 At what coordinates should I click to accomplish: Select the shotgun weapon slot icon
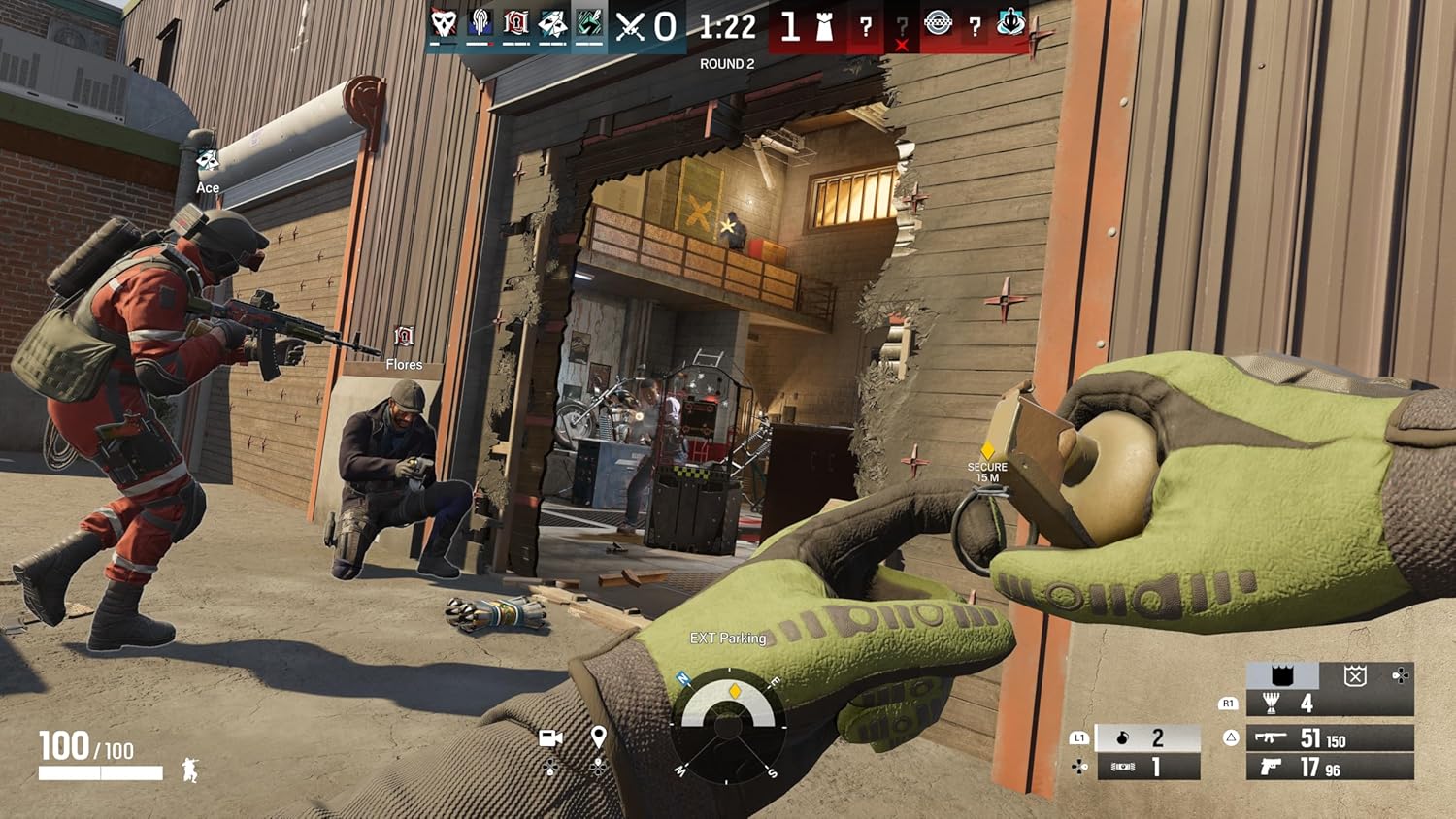point(1272,738)
